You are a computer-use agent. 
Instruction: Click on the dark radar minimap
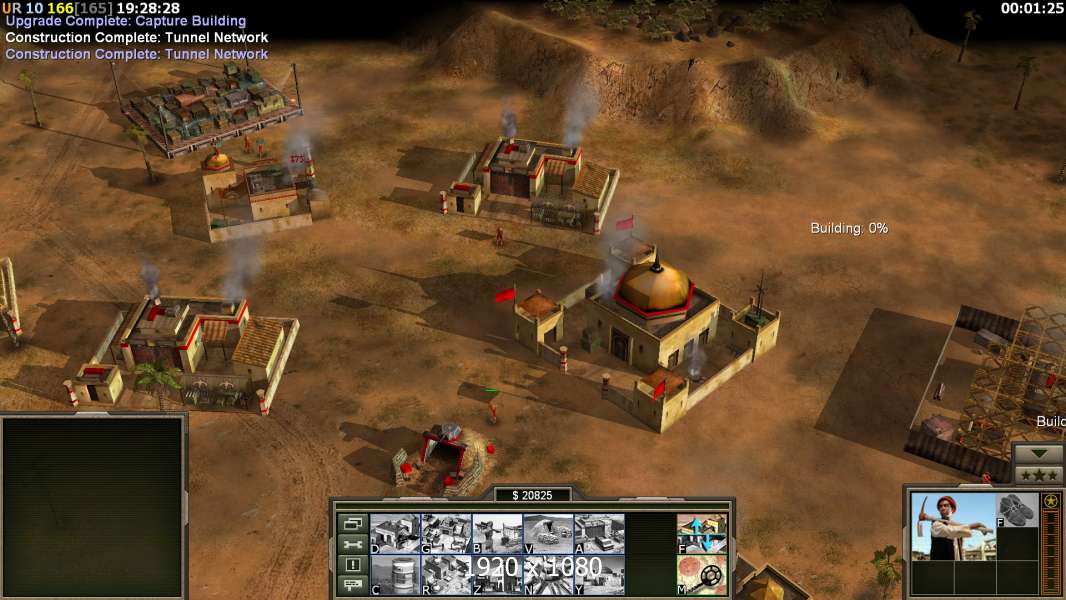pyautogui.click(x=93, y=505)
